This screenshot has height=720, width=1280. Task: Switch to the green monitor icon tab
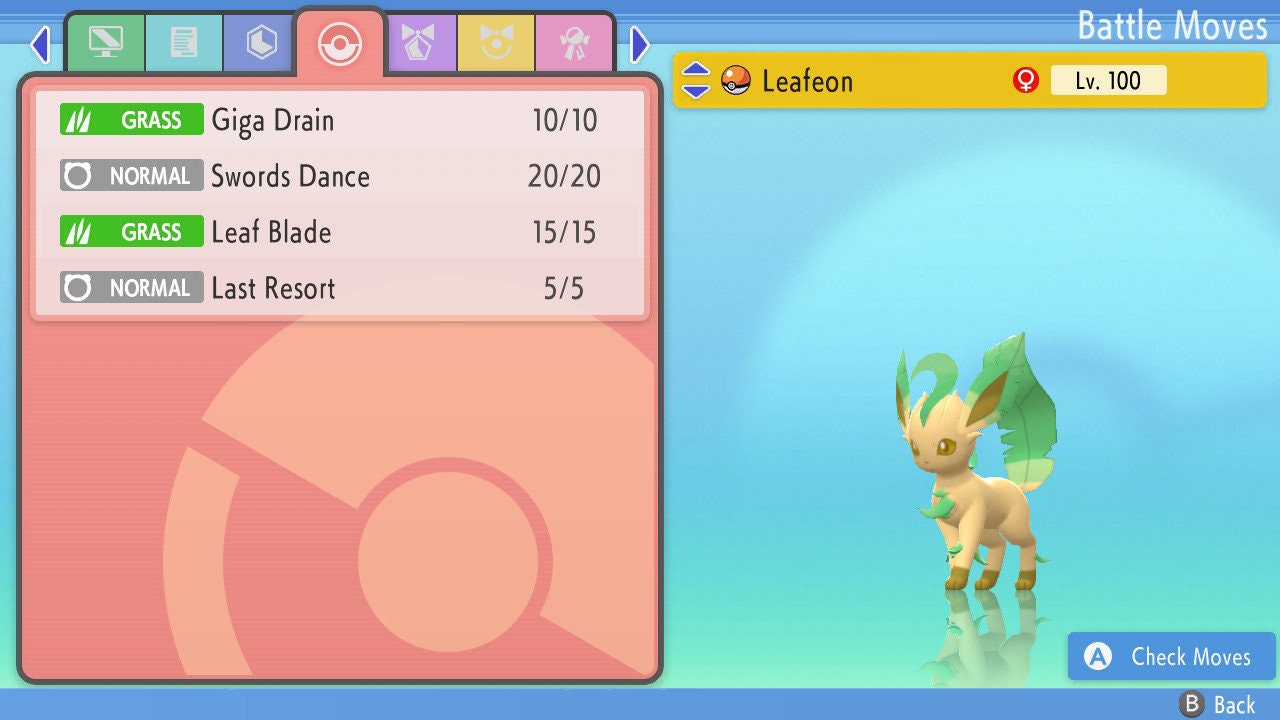click(105, 43)
